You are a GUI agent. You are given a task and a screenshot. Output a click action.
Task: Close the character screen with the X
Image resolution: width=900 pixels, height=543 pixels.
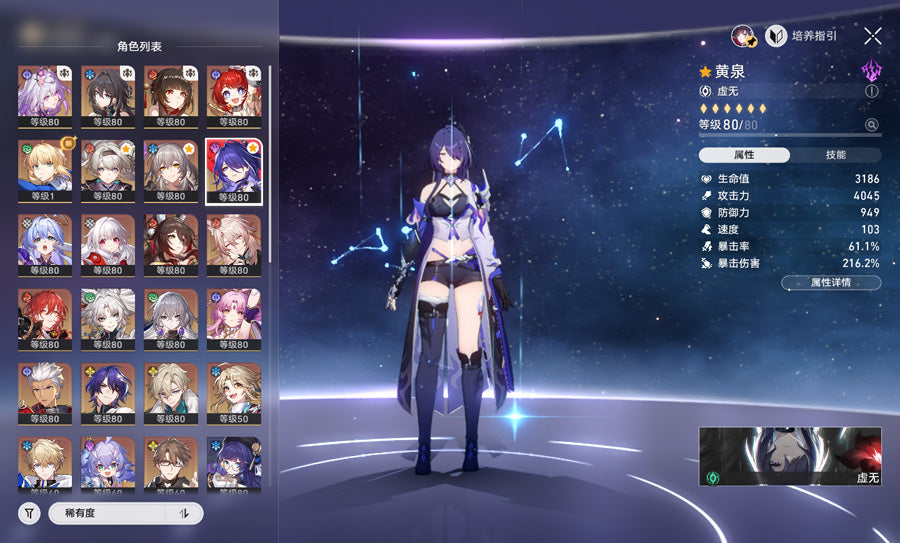872,36
